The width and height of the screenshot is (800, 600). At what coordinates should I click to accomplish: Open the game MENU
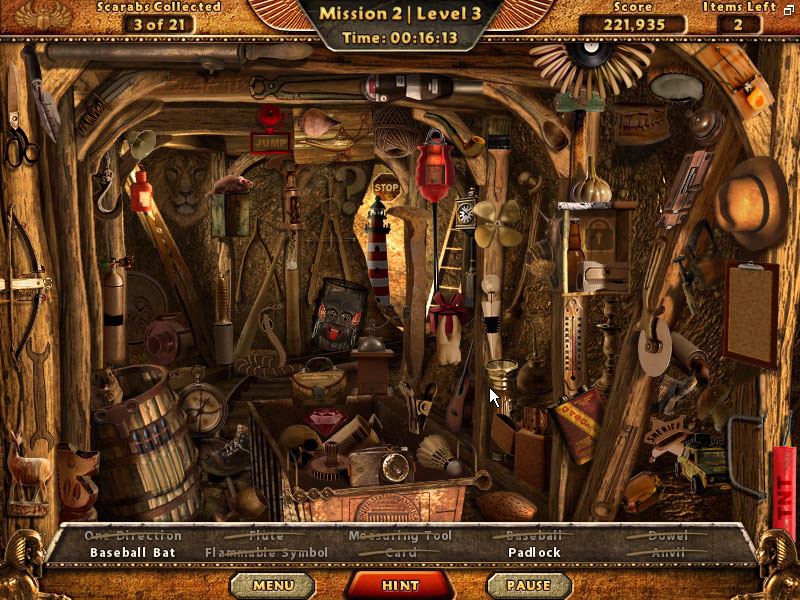273,585
